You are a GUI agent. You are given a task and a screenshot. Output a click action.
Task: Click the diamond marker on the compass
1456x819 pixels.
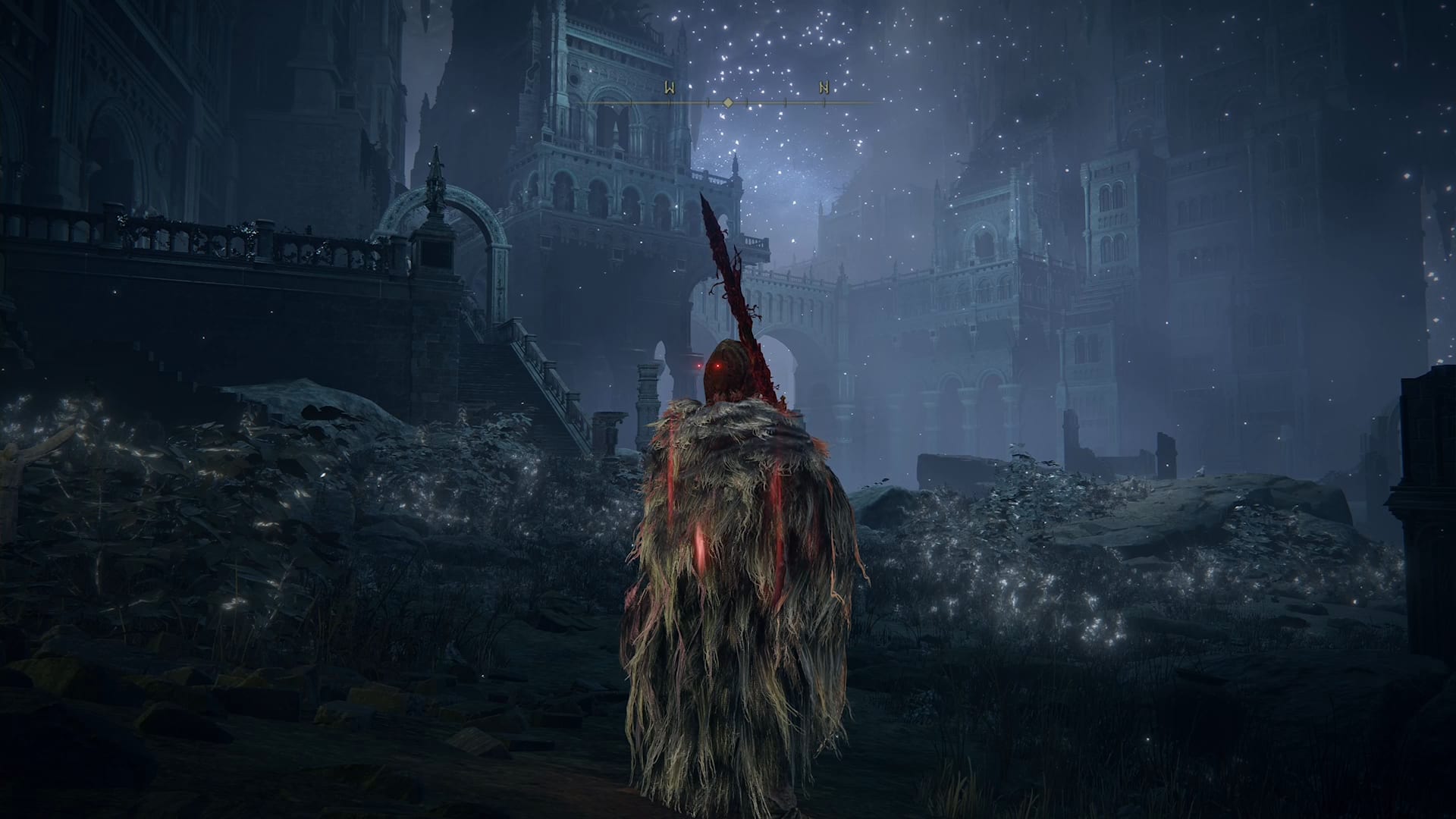point(727,102)
